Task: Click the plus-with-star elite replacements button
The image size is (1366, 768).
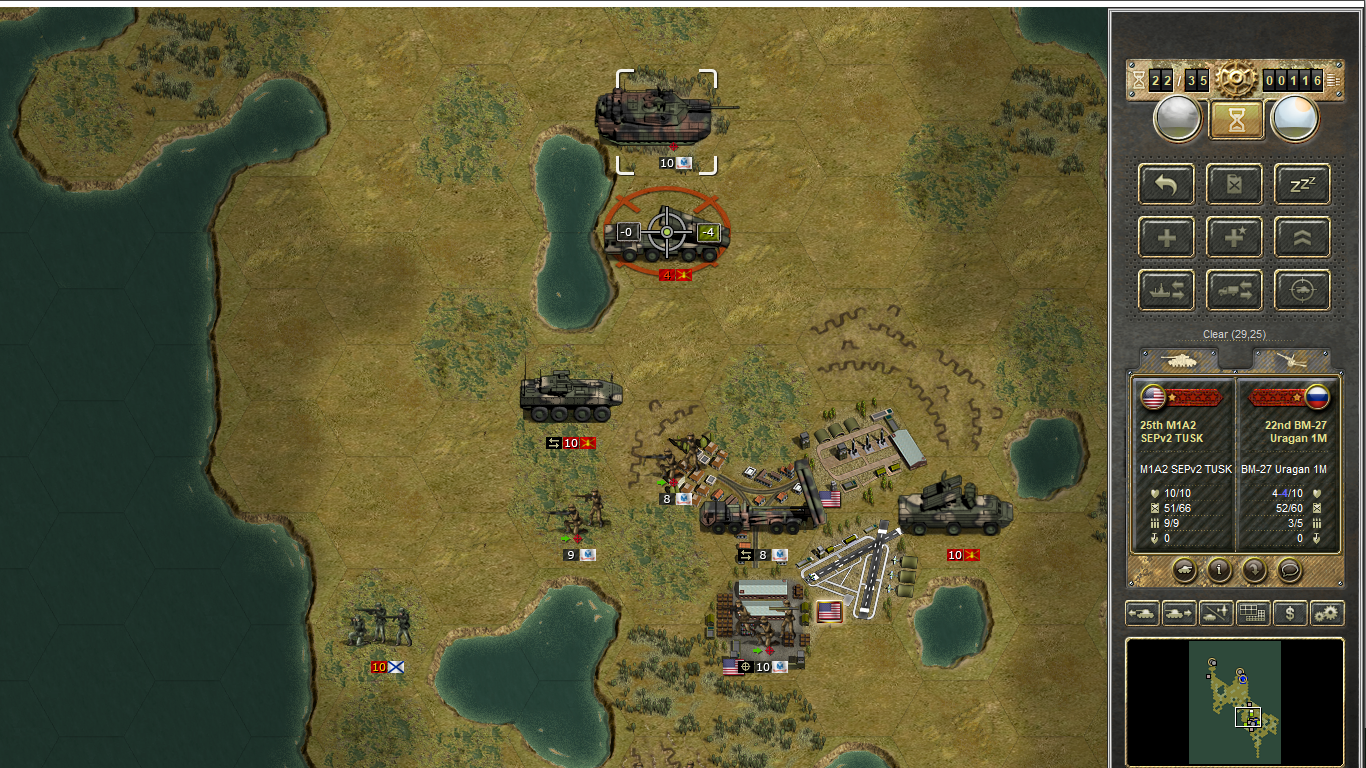Action: [1234, 238]
